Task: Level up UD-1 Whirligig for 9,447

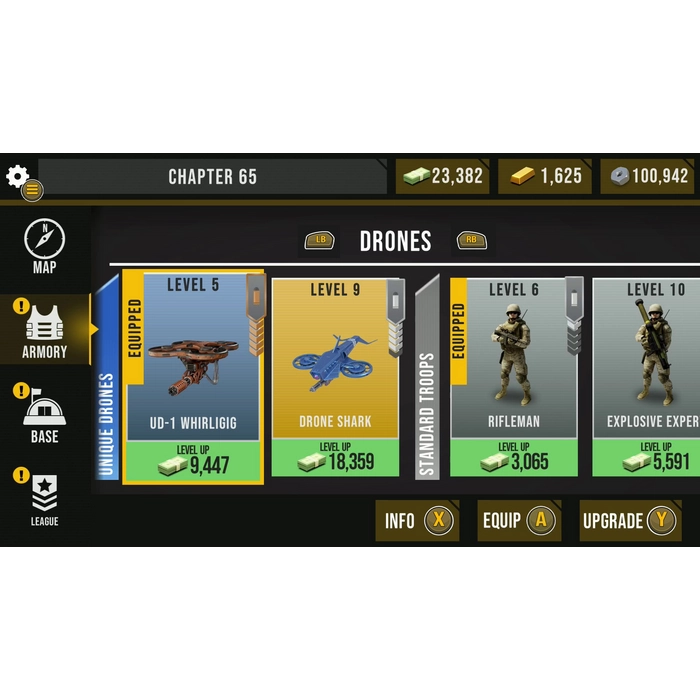Action: (x=193, y=460)
